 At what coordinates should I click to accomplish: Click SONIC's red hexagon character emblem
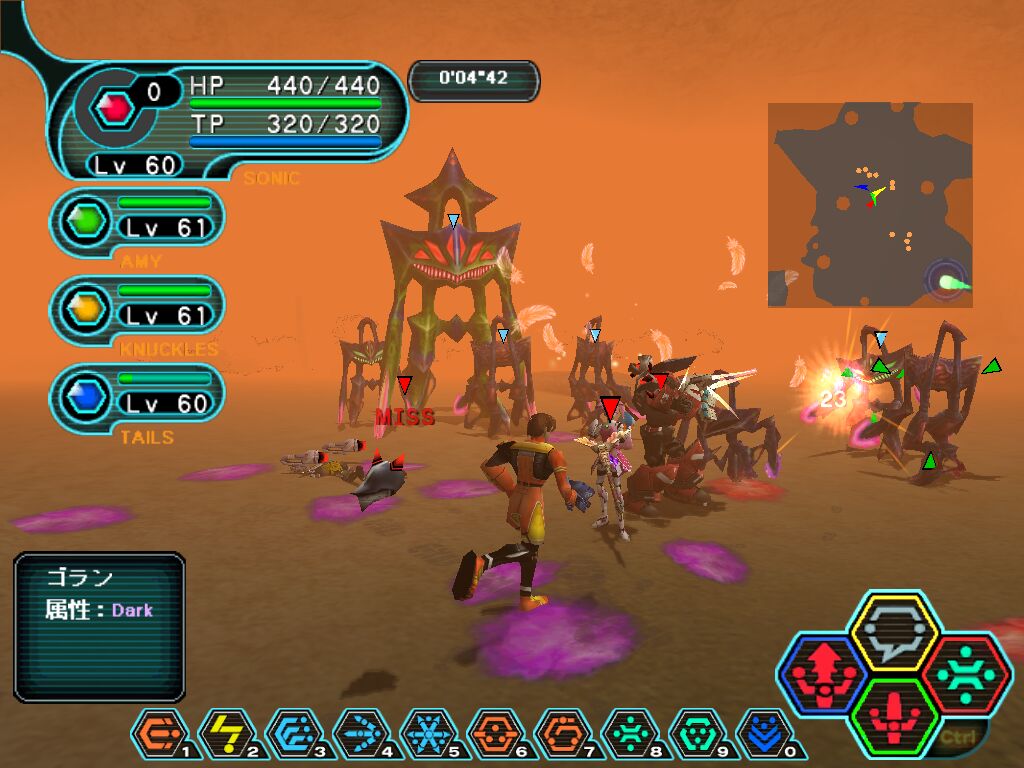(116, 105)
